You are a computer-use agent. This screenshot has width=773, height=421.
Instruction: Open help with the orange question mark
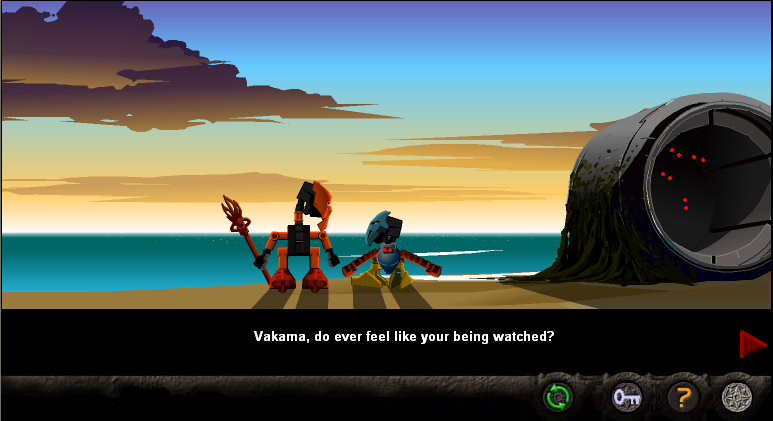point(683,398)
